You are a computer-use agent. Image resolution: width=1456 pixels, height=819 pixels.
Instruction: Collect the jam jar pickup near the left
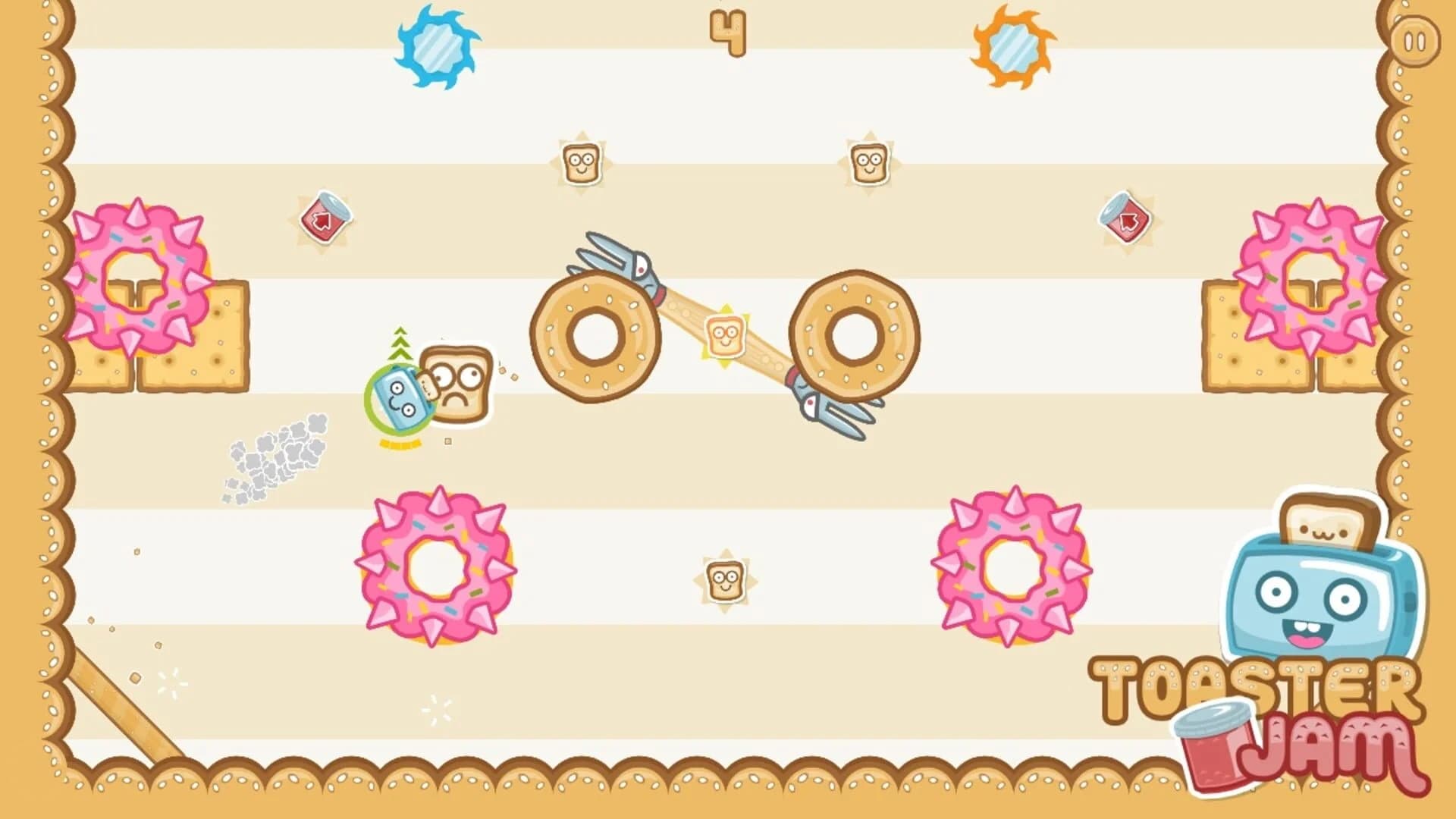(x=325, y=218)
